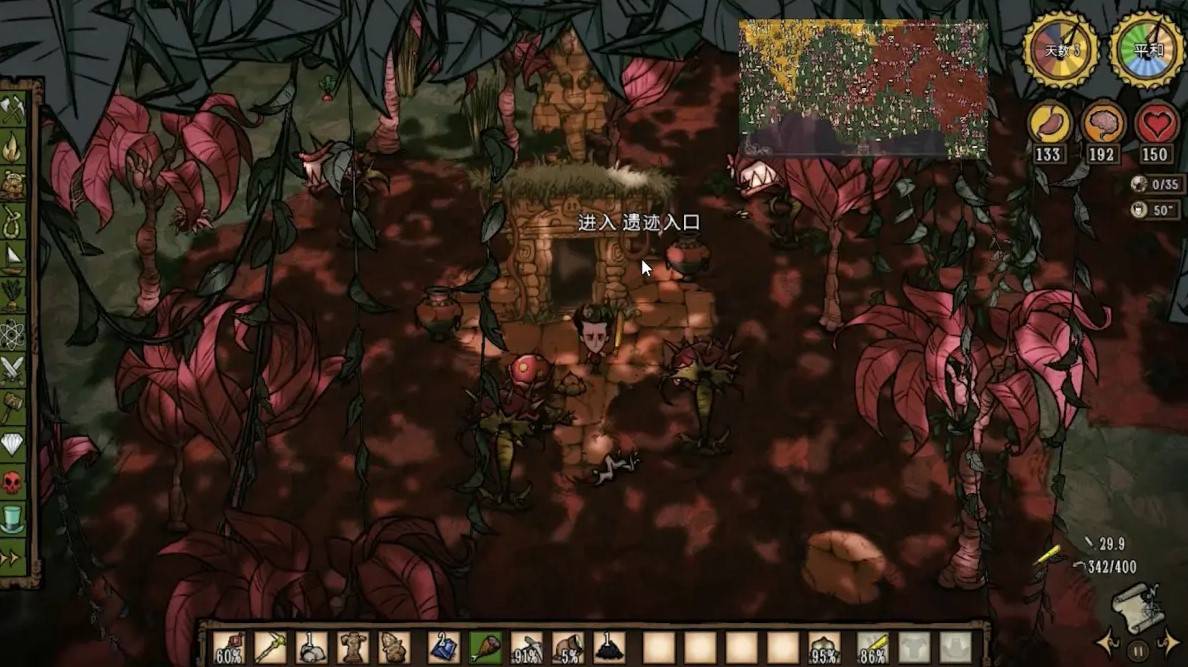Select the golden staff inventory slot
Image resolution: width=1188 pixels, height=667 pixels.
(270, 647)
